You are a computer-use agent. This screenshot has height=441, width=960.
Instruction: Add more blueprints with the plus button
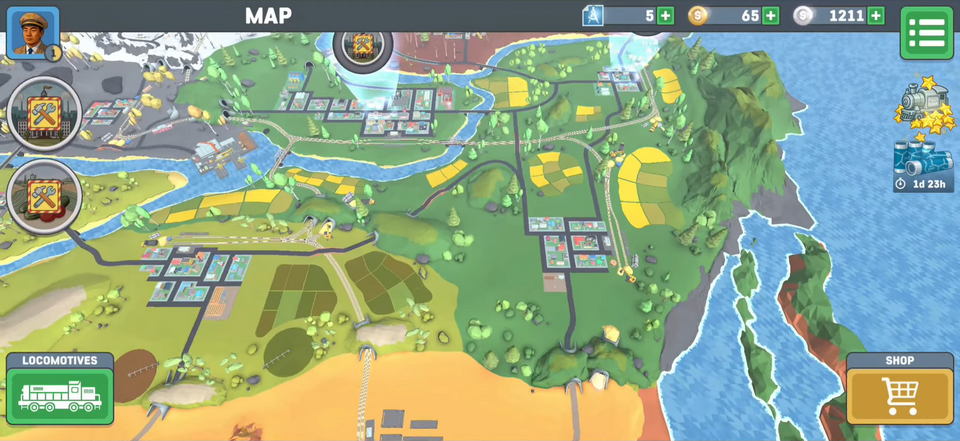tap(666, 16)
